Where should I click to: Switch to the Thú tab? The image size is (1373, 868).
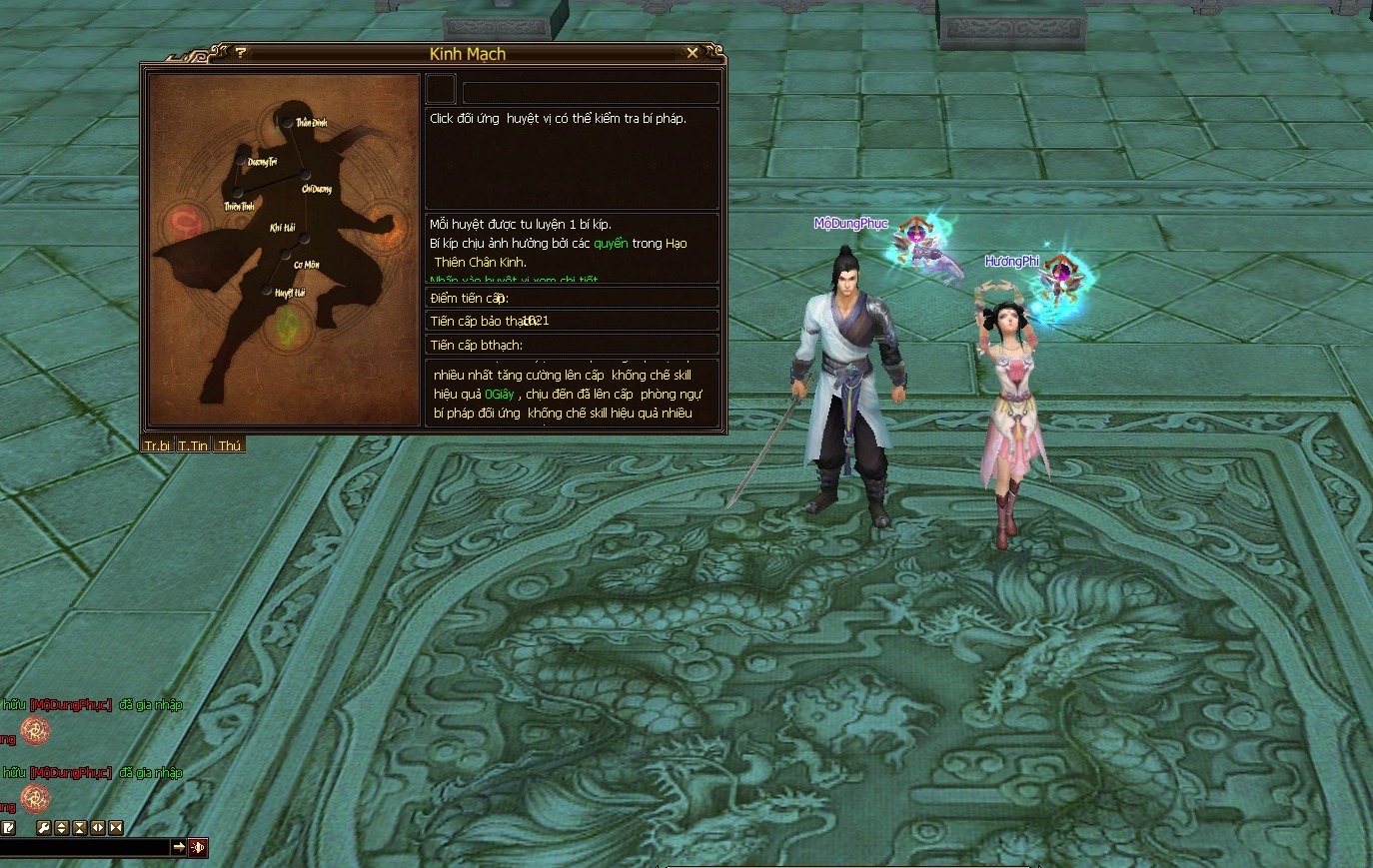[229, 445]
